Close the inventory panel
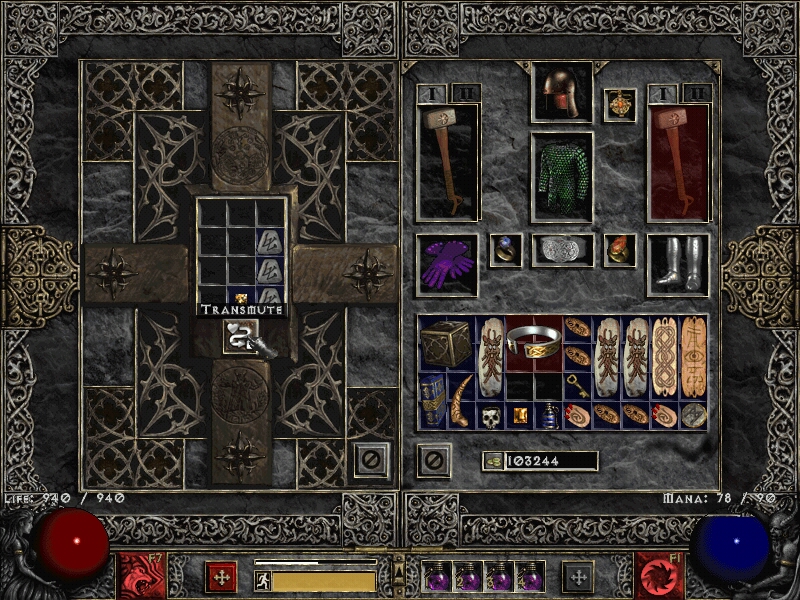800x600 pixels. tap(433, 460)
